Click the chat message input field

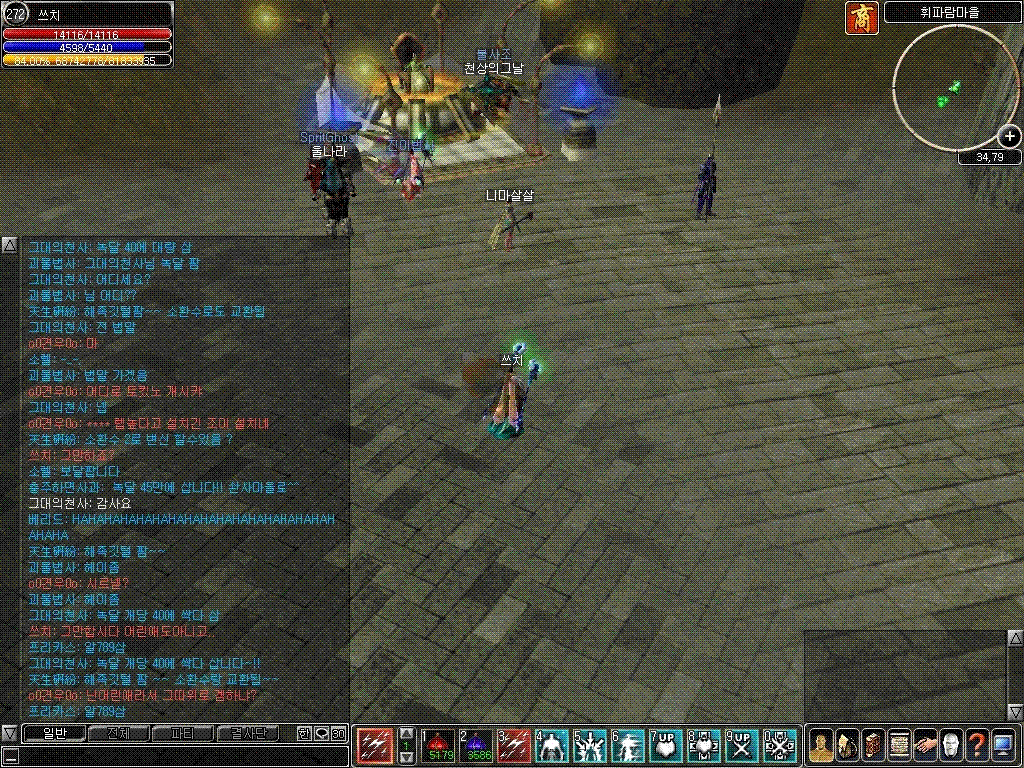pos(175,756)
